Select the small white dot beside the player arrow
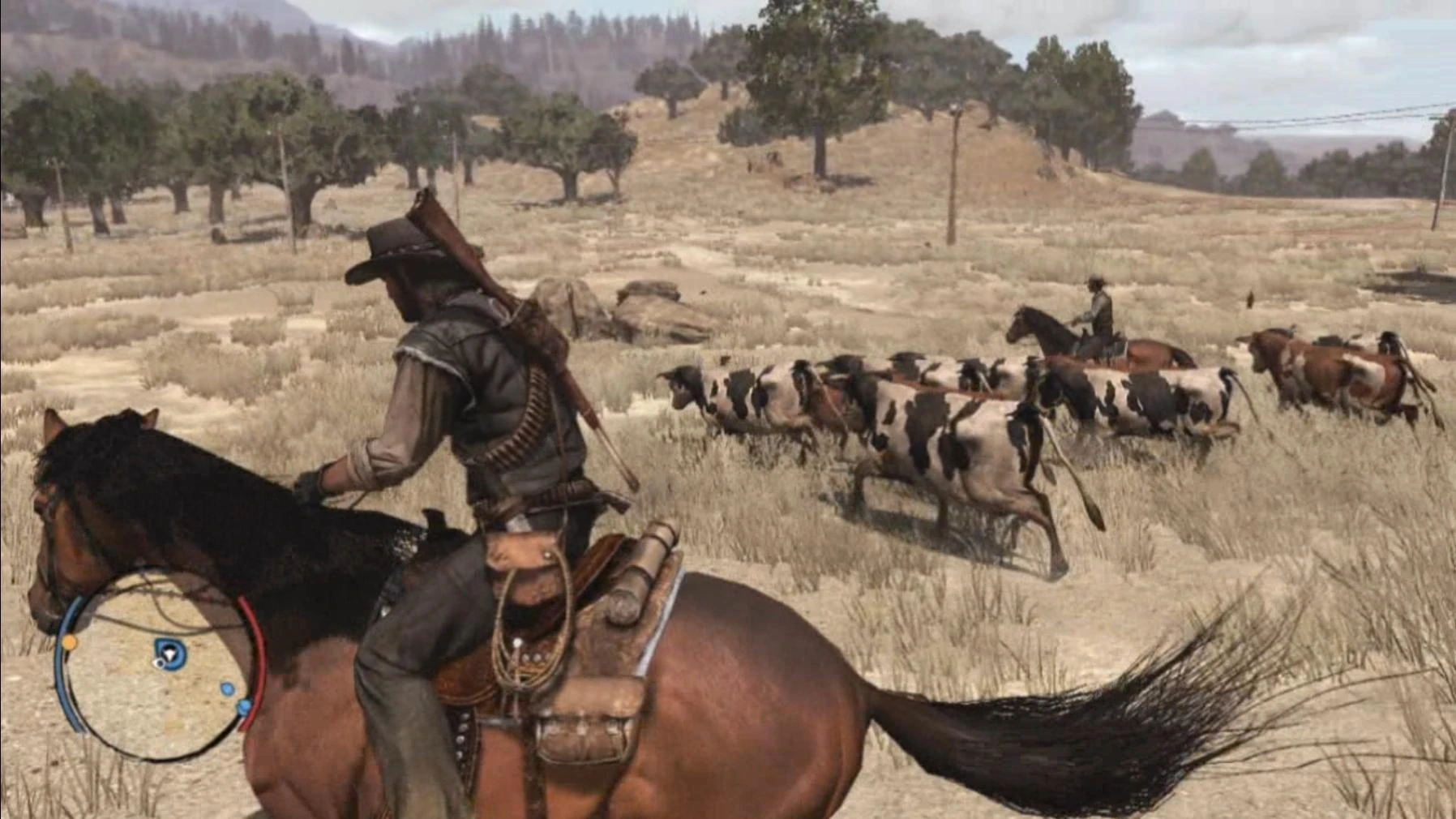 coord(158,663)
